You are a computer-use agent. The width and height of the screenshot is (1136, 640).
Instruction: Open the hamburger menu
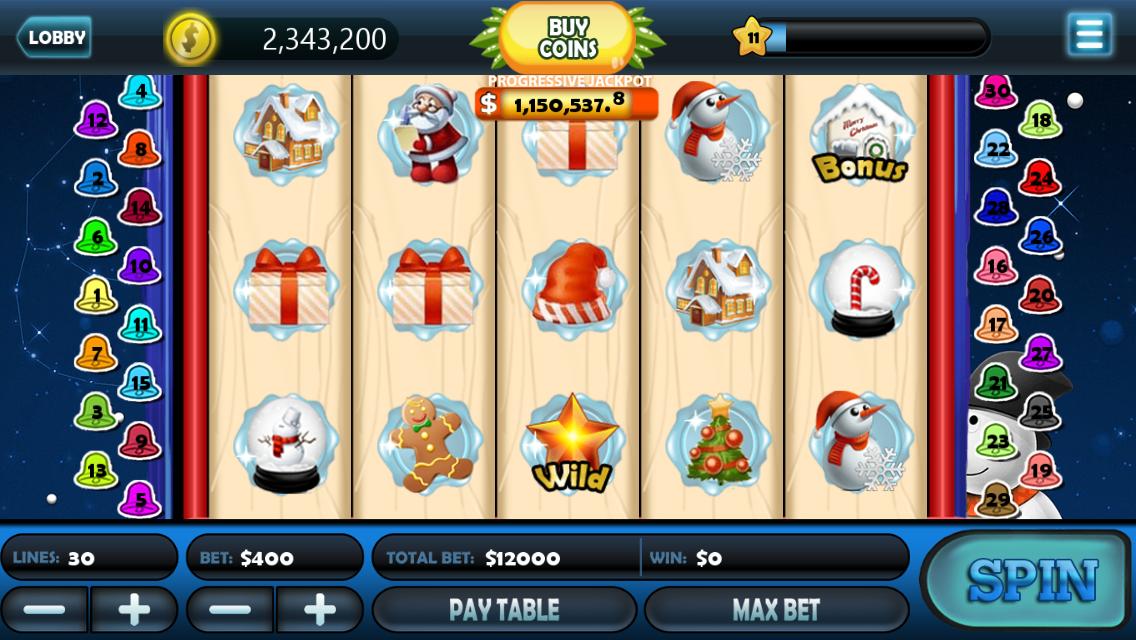(x=1089, y=35)
